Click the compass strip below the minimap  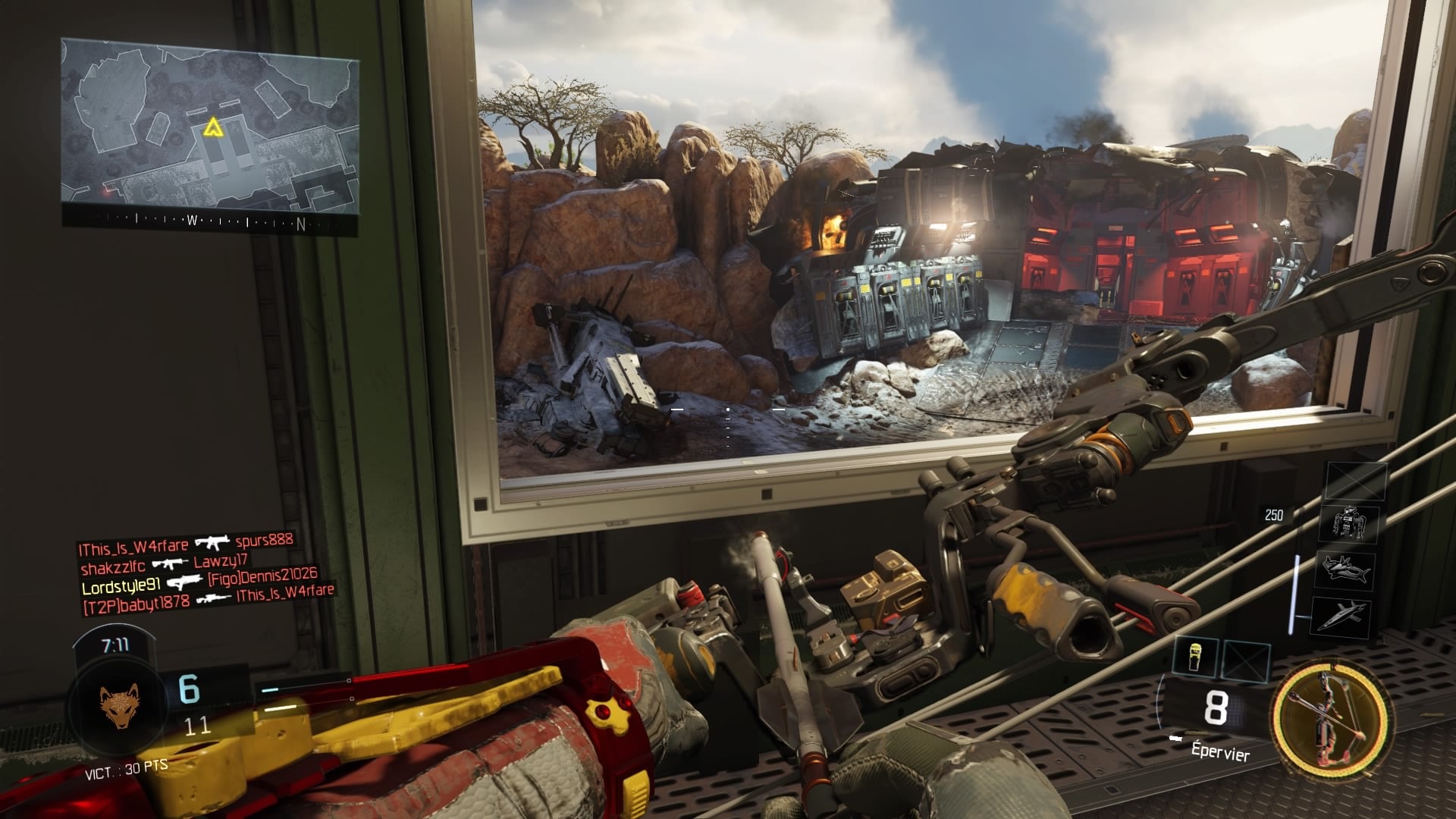(209, 222)
